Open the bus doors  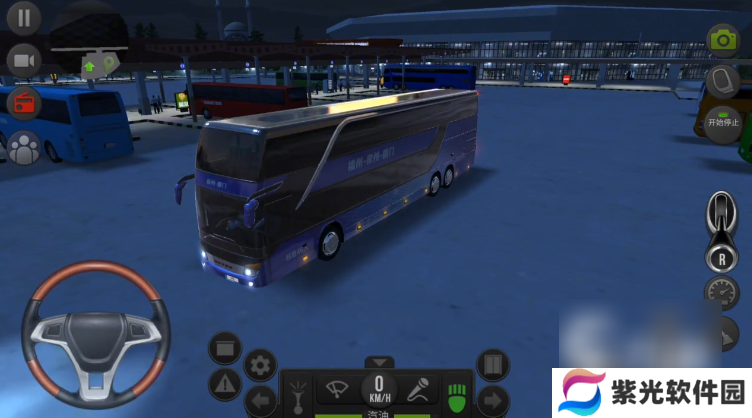pos(492,365)
